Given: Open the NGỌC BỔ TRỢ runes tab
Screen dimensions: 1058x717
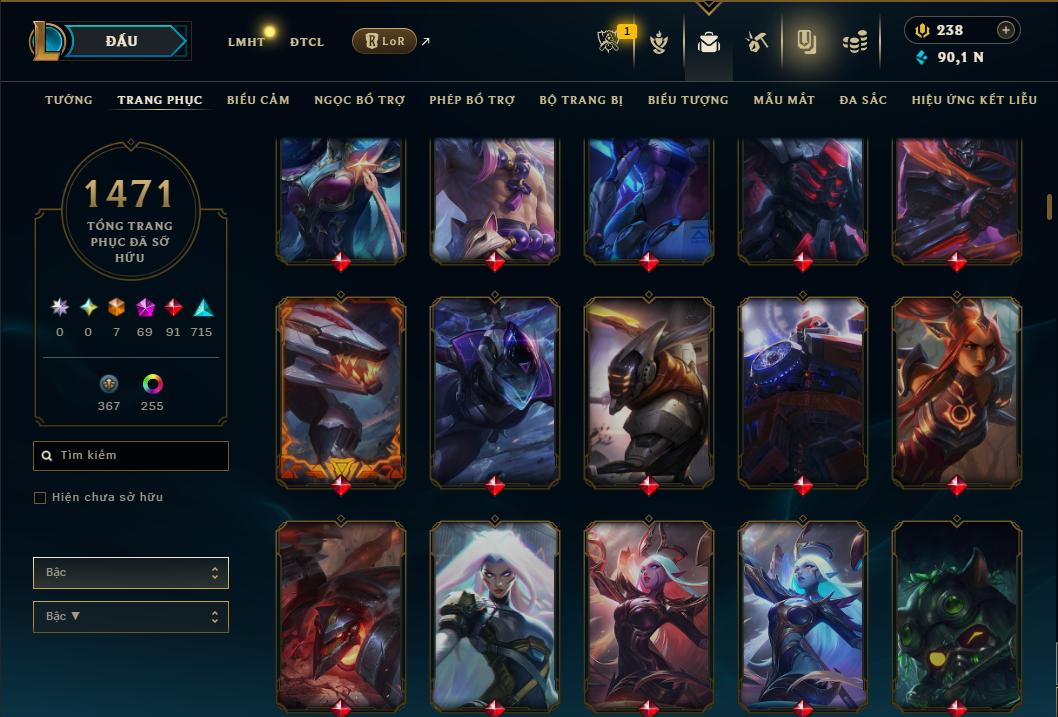Looking at the screenshot, I should [x=359, y=100].
